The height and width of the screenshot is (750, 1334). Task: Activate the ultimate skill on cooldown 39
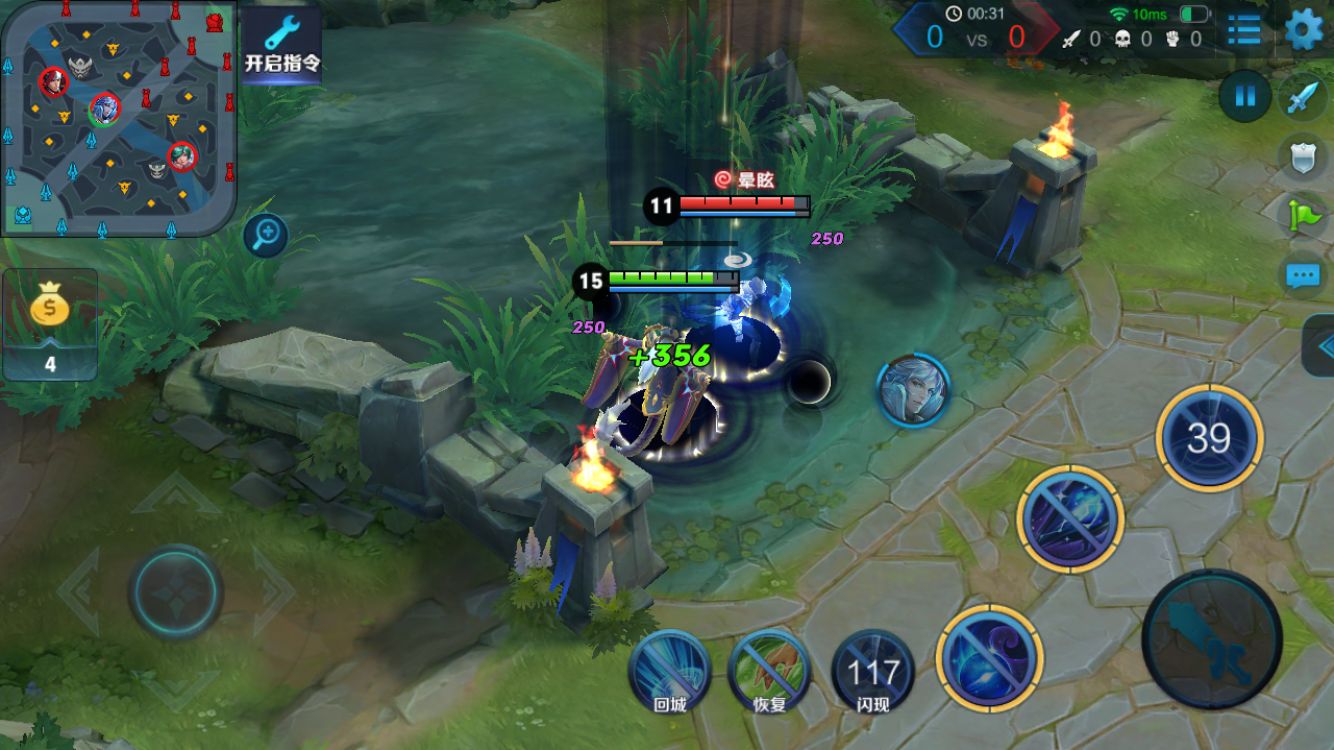pyautogui.click(x=1209, y=438)
